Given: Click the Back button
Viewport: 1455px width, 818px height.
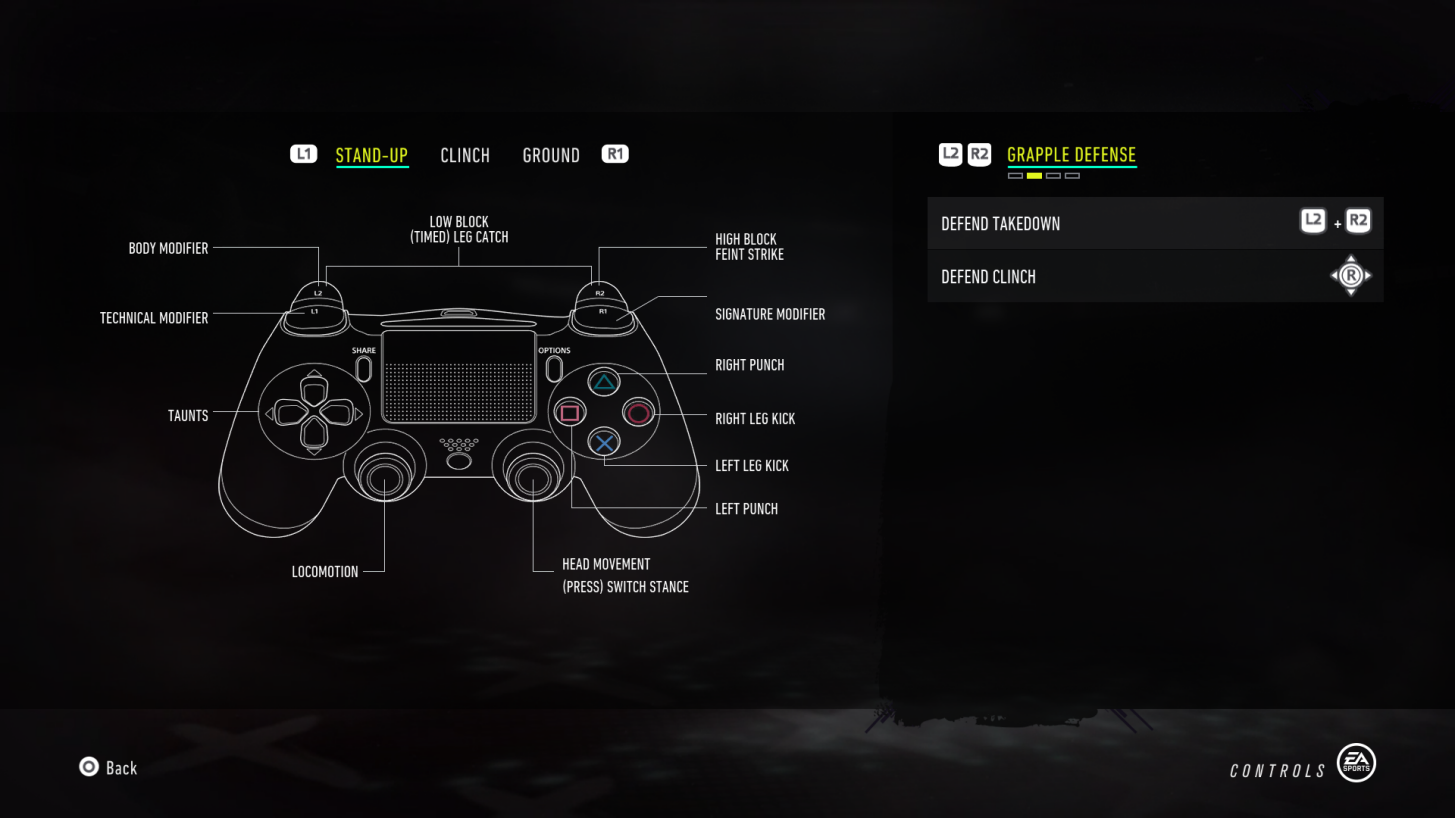Looking at the screenshot, I should [x=107, y=767].
